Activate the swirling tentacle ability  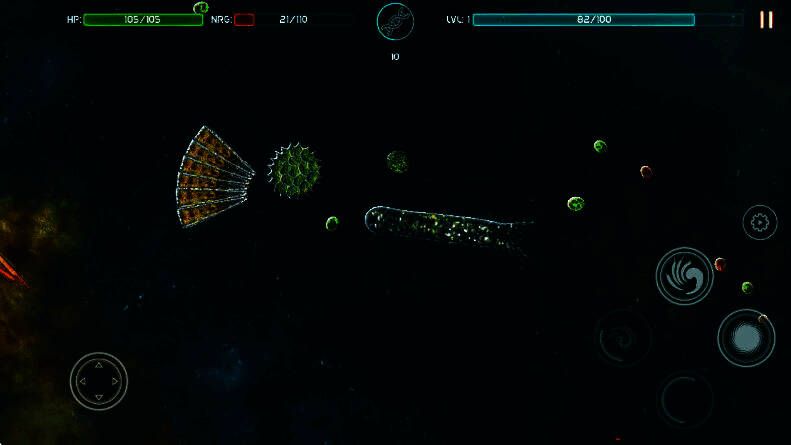[684, 275]
